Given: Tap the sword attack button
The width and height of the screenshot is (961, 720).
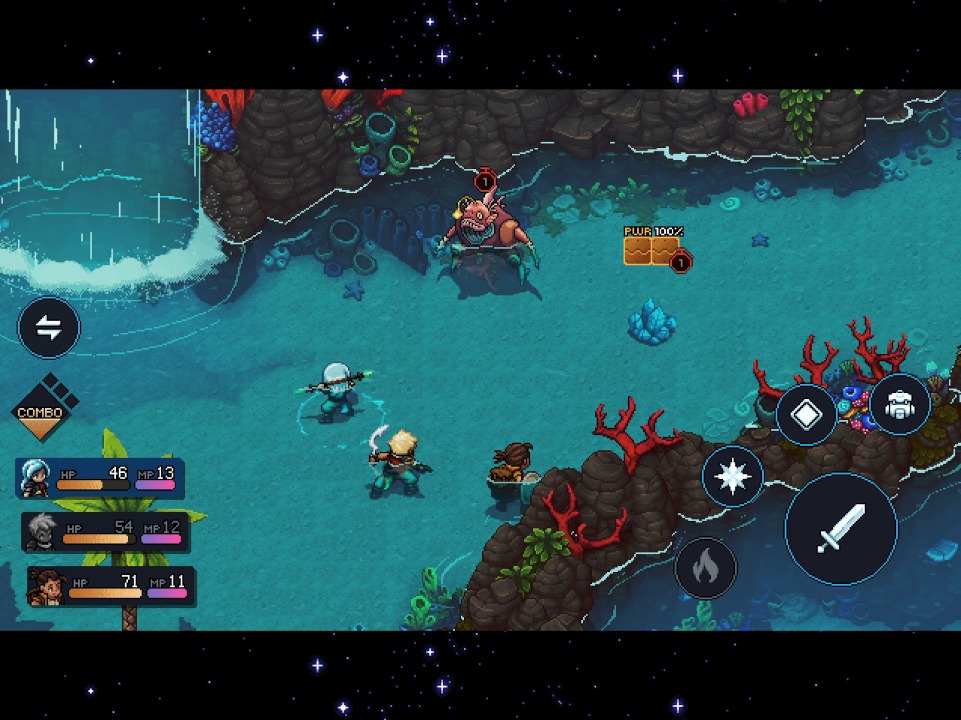Looking at the screenshot, I should coord(840,528).
